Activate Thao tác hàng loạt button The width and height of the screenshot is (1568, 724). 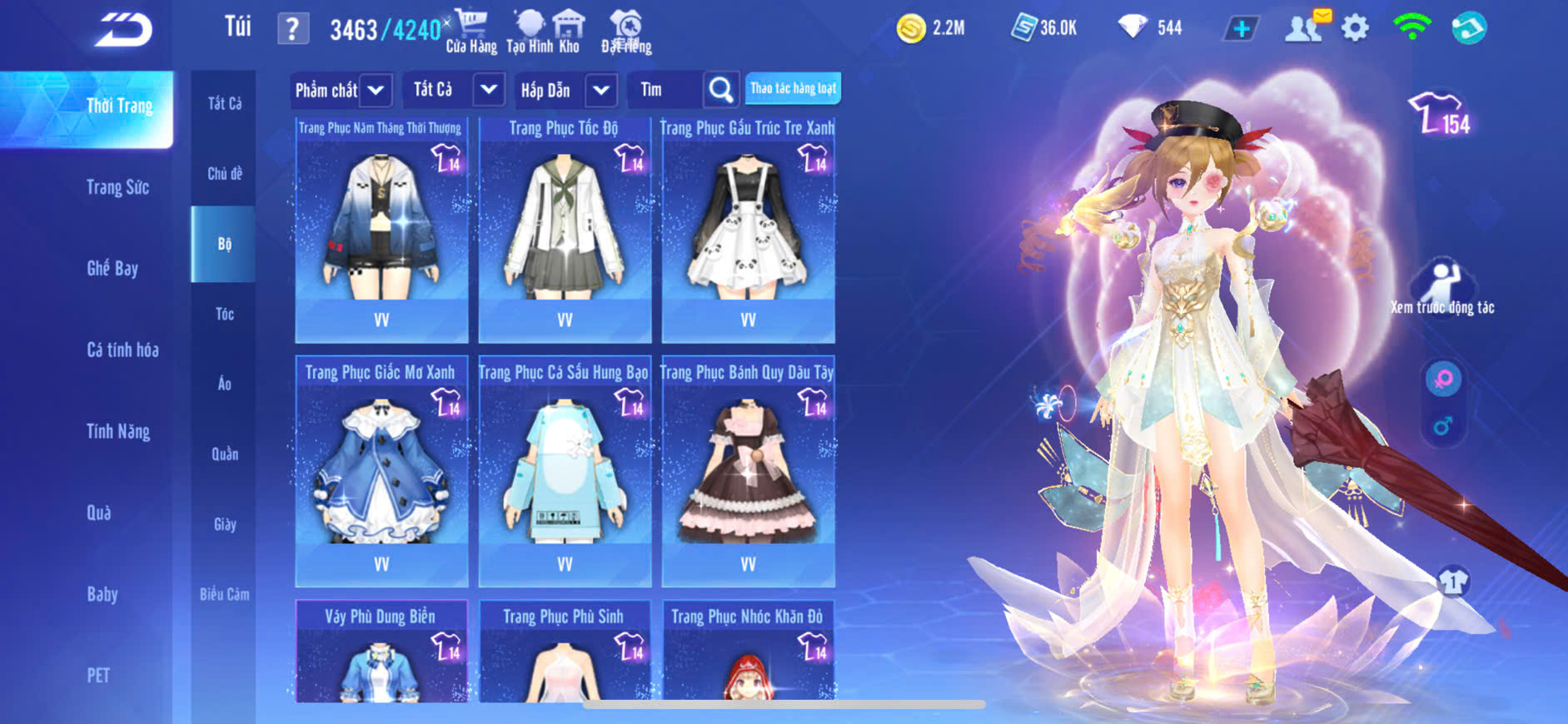pos(793,88)
